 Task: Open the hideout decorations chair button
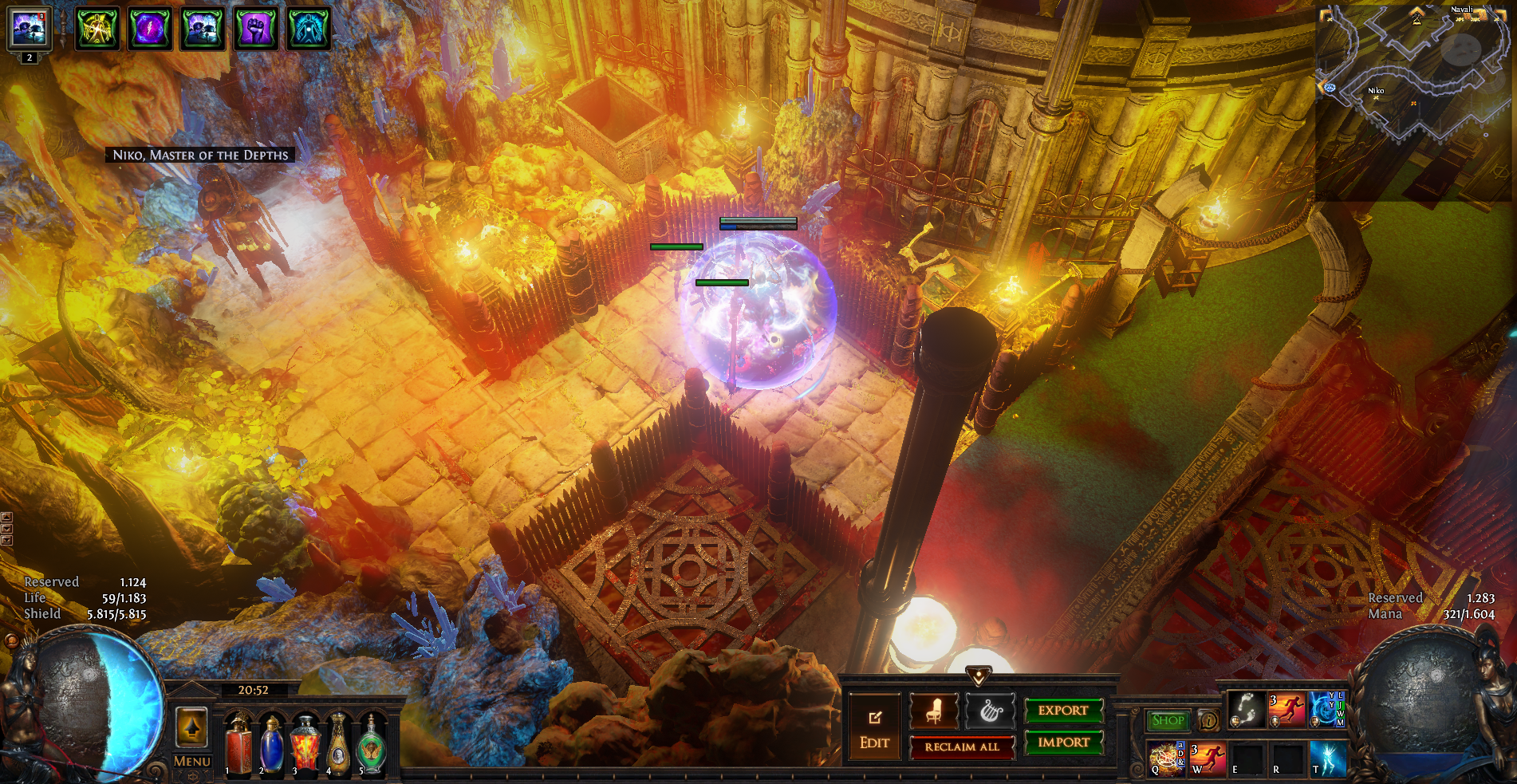(934, 711)
